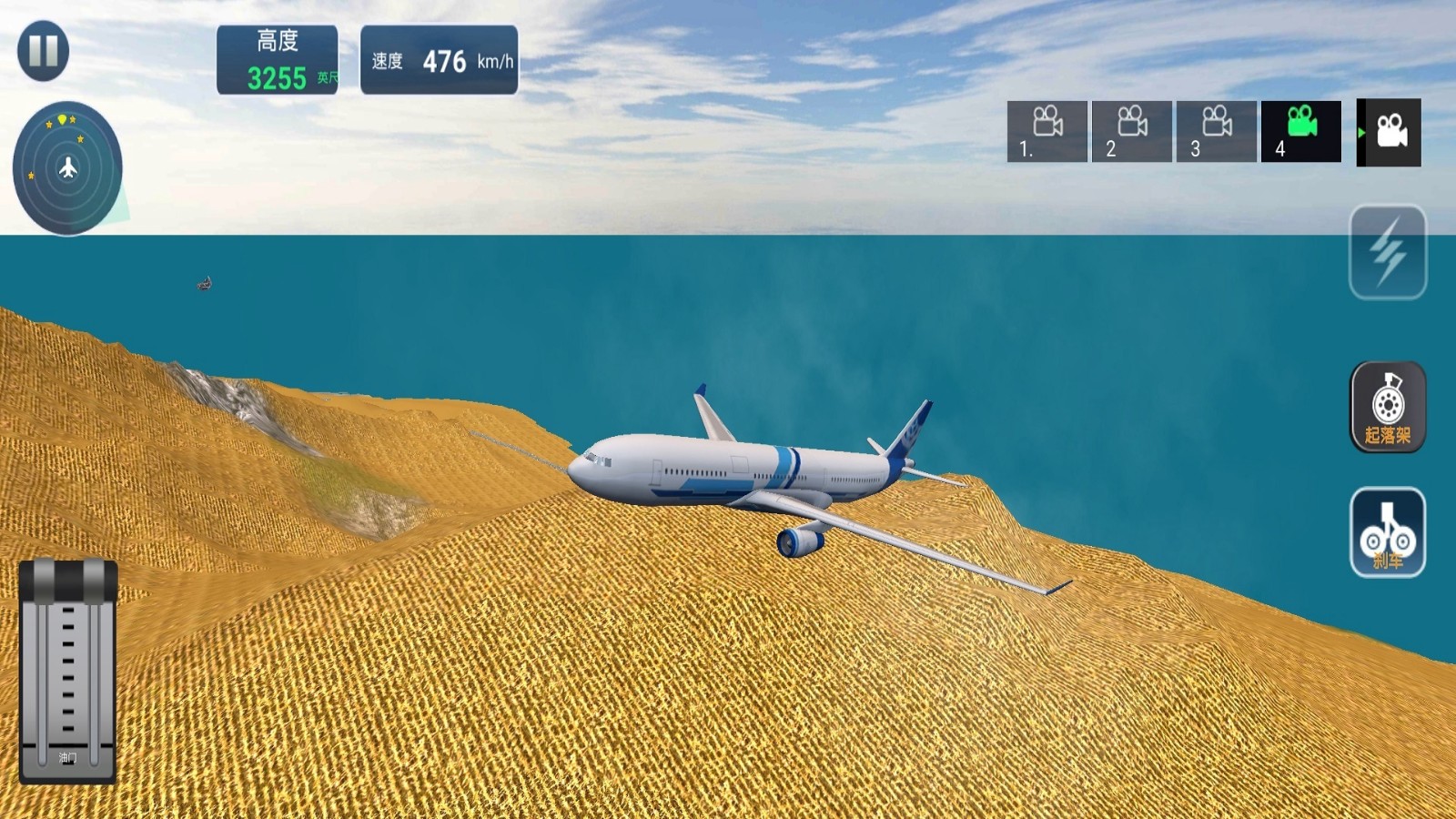Viewport: 1456px width, 819px height.
Task: Switch to camera view 1
Action: pyautogui.click(x=1046, y=132)
